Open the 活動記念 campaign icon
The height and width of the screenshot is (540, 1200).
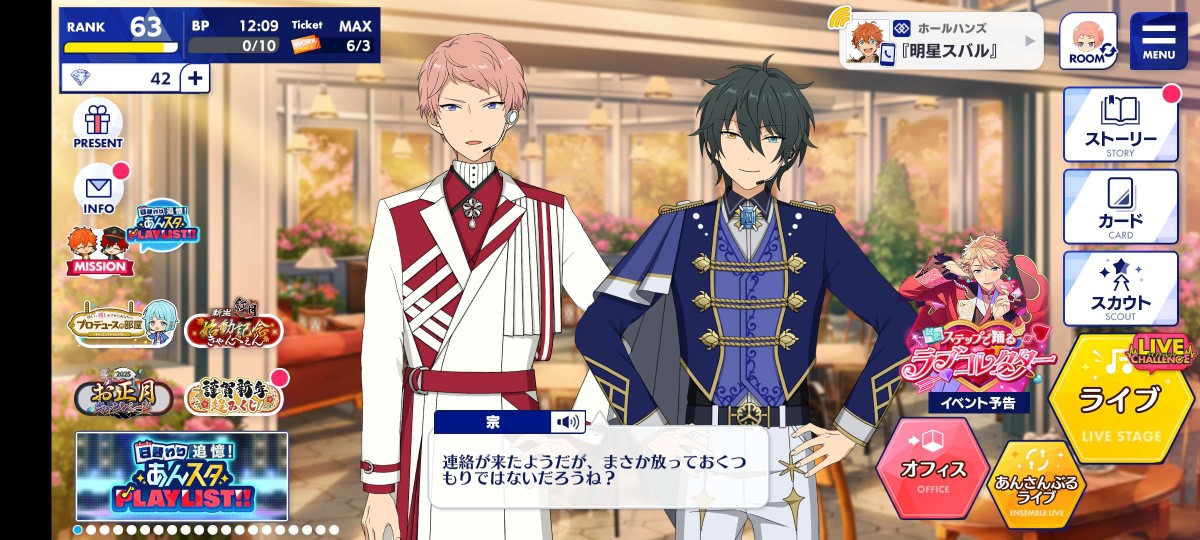[233, 327]
